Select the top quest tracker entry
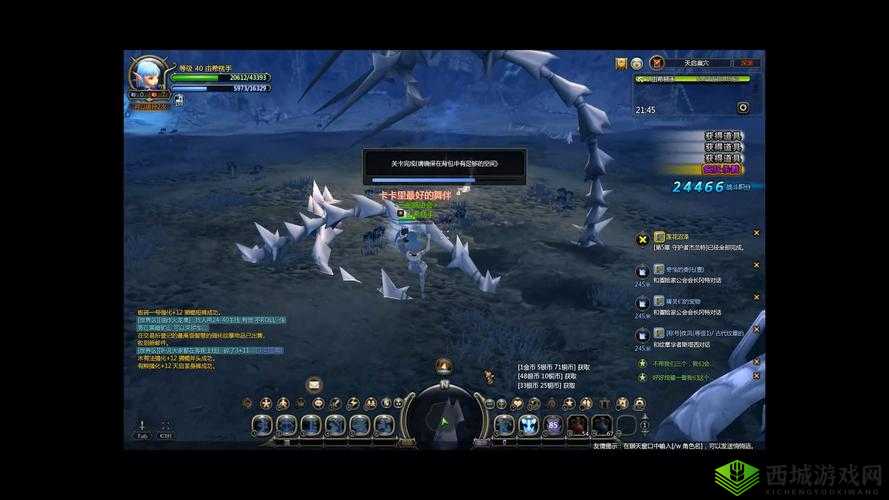This screenshot has width=889, height=500. [x=700, y=241]
